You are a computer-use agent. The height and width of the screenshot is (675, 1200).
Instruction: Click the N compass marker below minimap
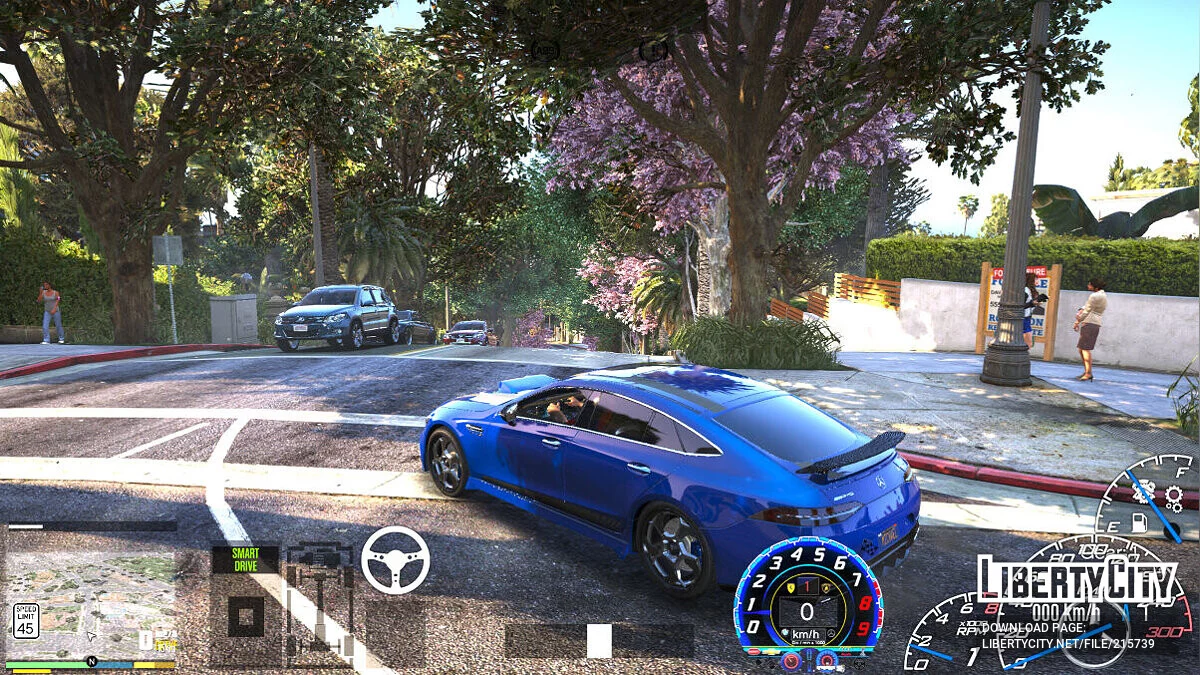(x=91, y=661)
